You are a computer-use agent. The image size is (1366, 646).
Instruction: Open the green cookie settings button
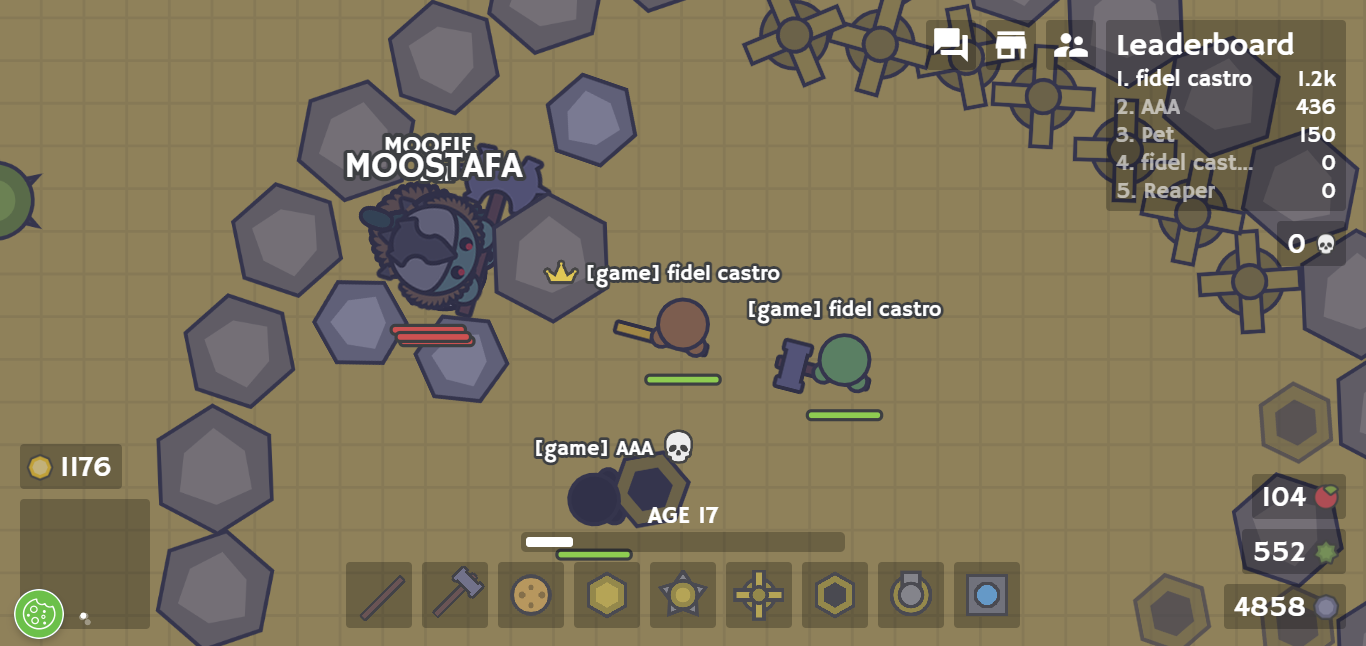tap(39, 613)
